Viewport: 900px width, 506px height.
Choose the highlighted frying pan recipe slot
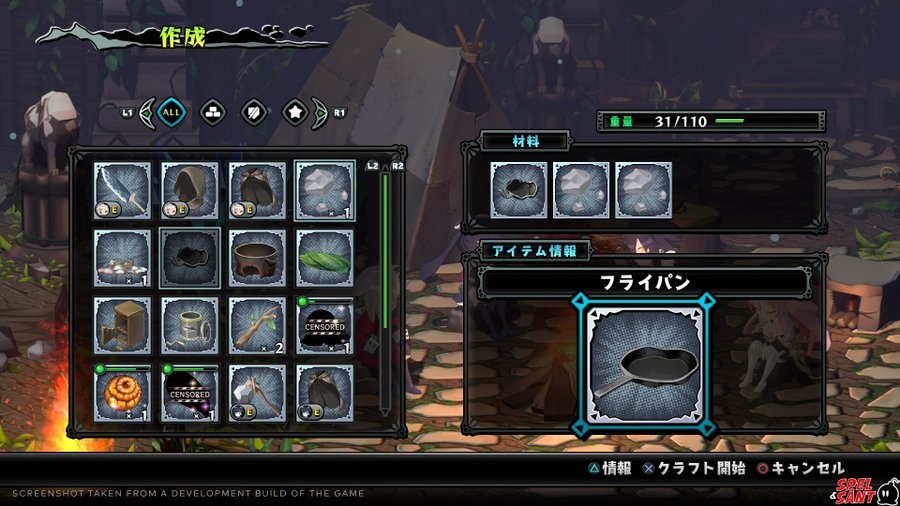click(x=190, y=258)
